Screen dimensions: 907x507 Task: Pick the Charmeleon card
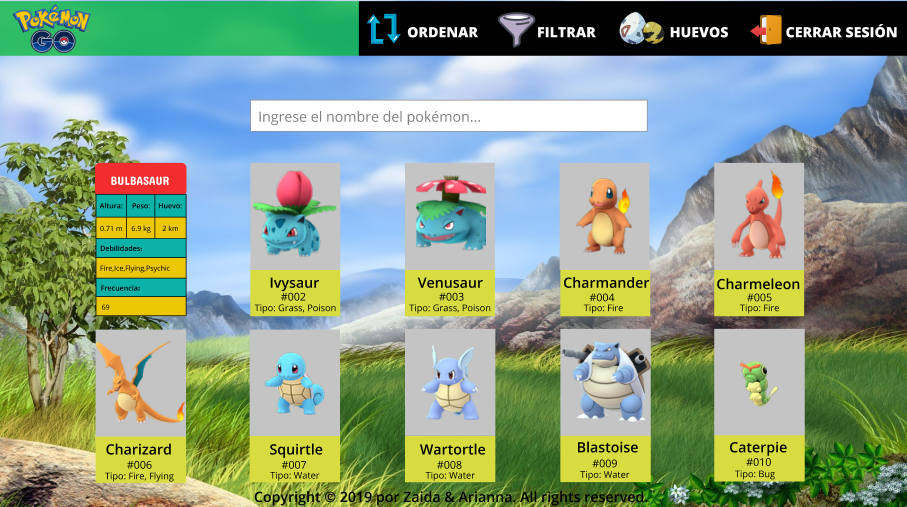pyautogui.click(x=758, y=240)
